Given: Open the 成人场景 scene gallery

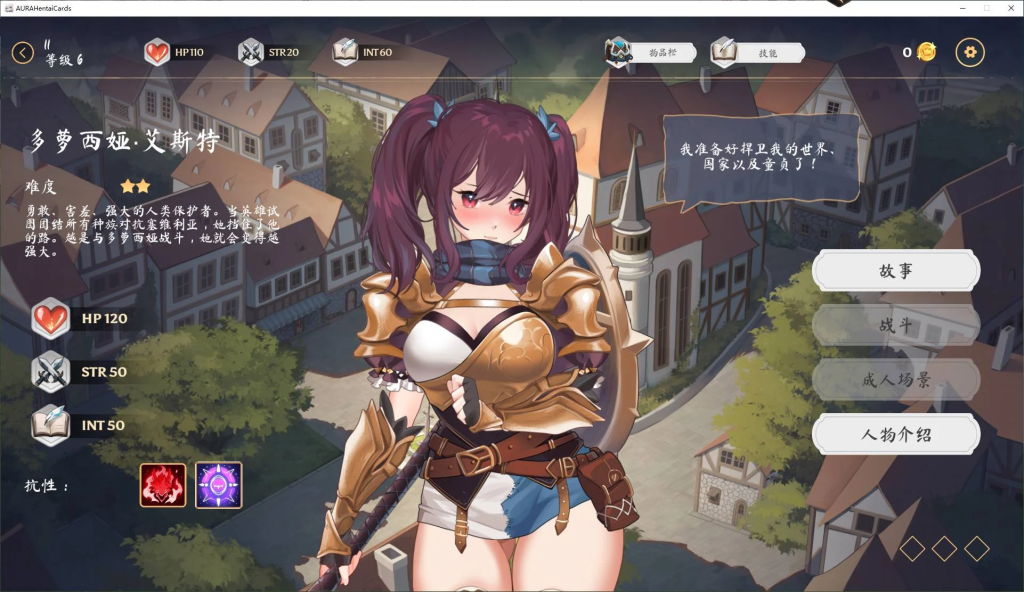Looking at the screenshot, I should pyautogui.click(x=895, y=380).
